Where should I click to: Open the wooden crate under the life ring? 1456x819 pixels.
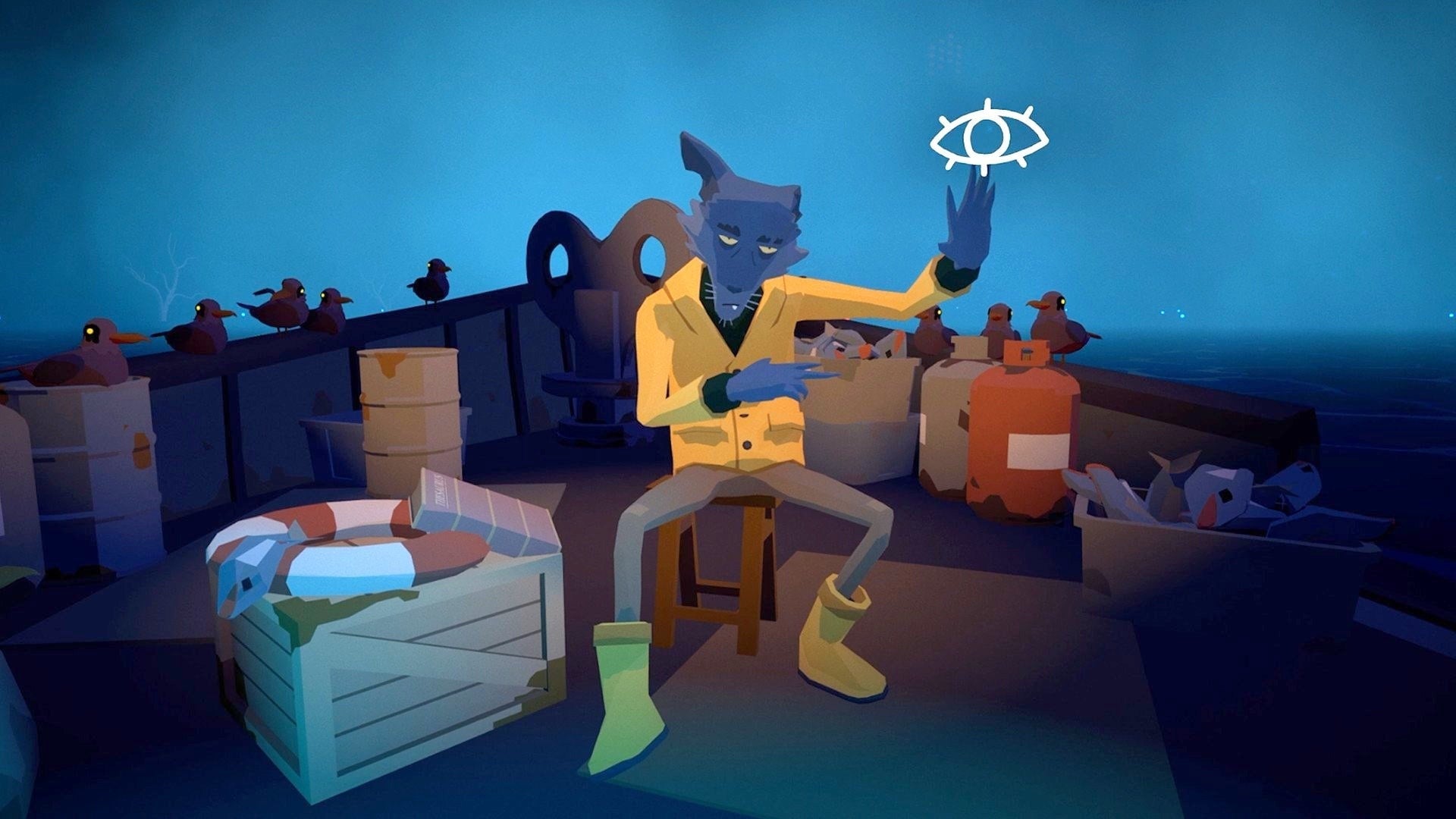click(402, 667)
